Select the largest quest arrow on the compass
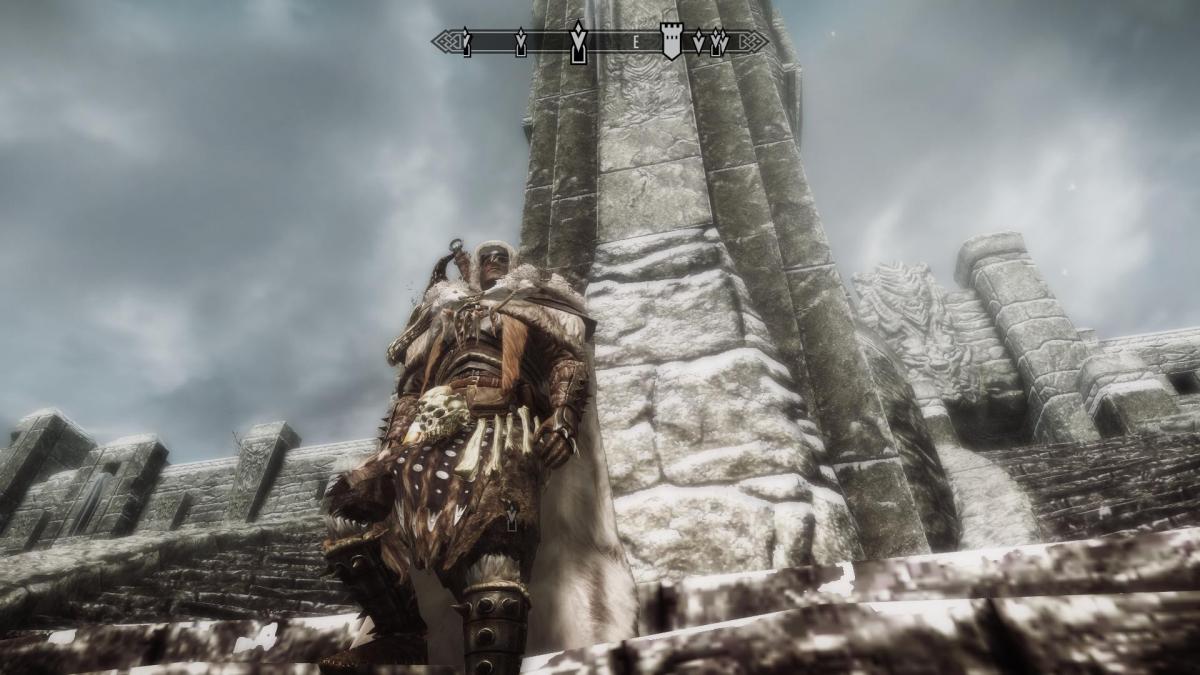This screenshot has width=1200, height=675. point(577,42)
